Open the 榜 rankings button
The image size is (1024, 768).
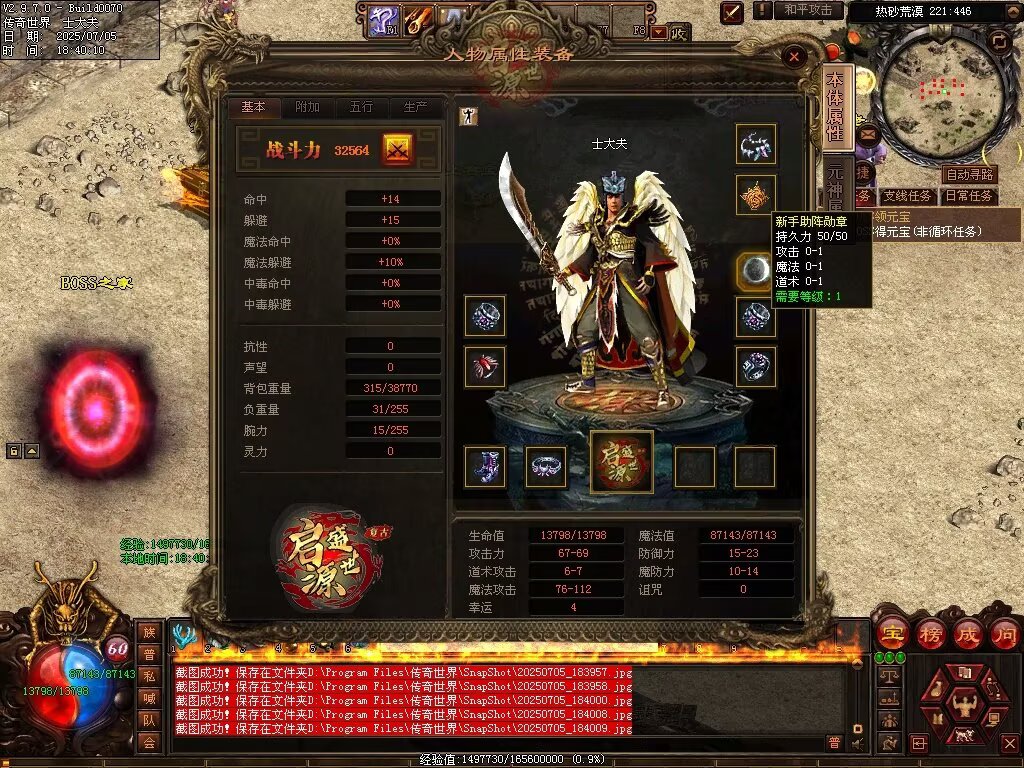pyautogui.click(x=929, y=634)
